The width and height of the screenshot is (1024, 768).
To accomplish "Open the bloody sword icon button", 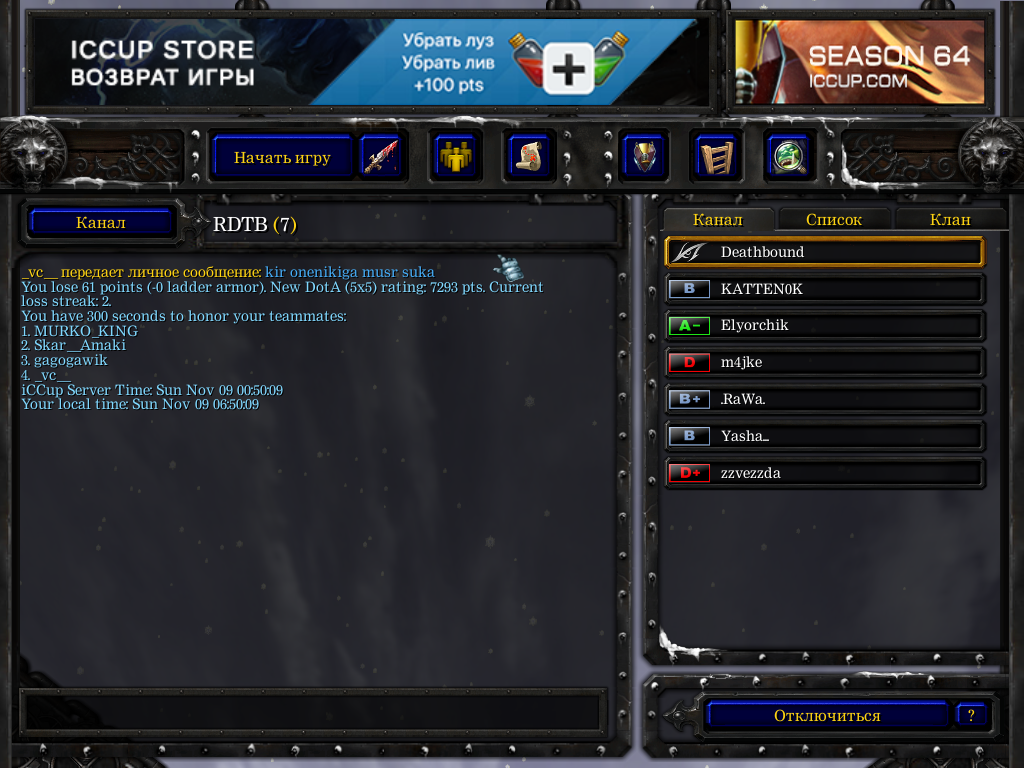I will [380, 157].
